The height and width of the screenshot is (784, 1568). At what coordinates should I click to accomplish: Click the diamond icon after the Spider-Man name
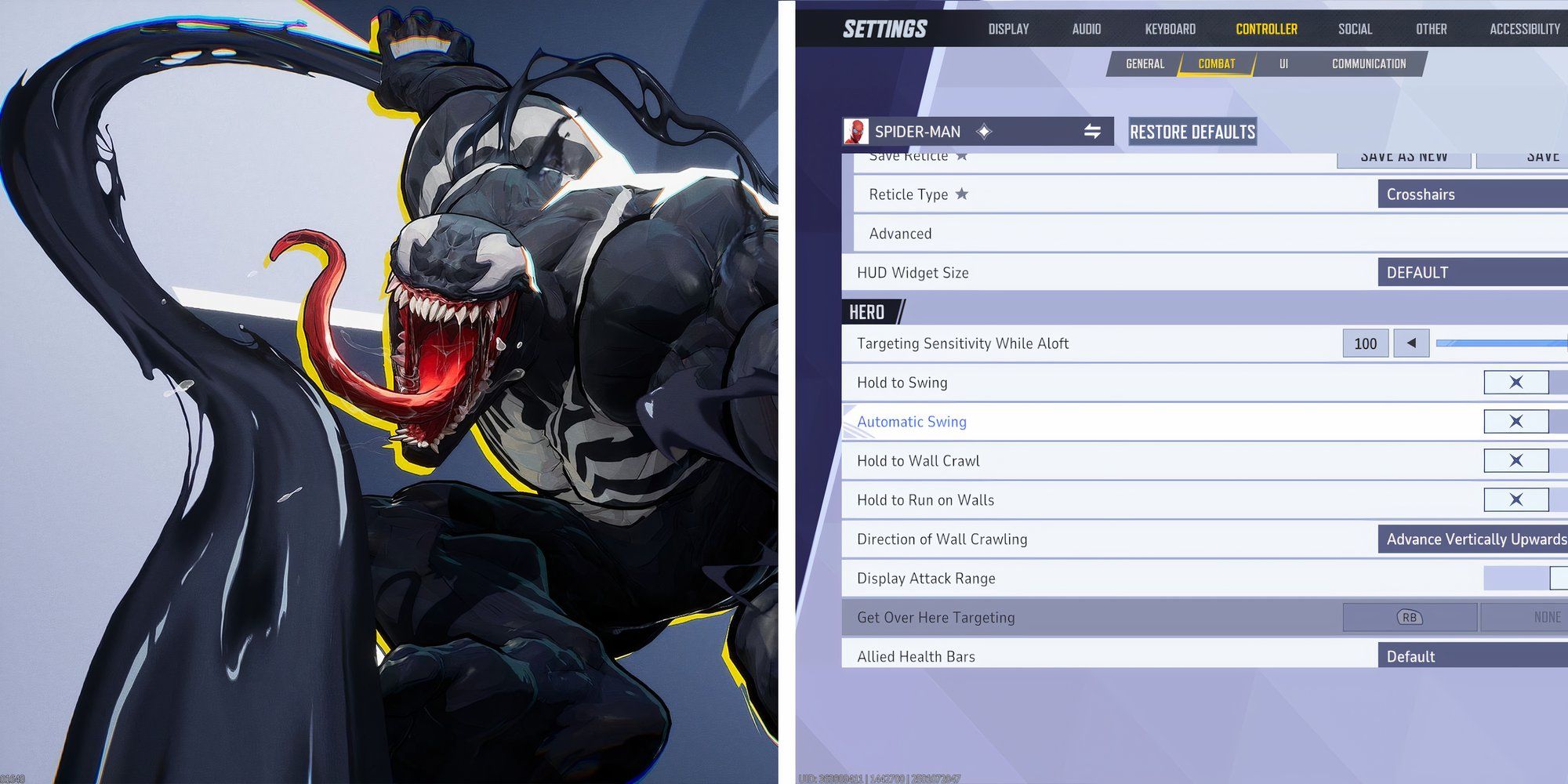click(x=982, y=132)
